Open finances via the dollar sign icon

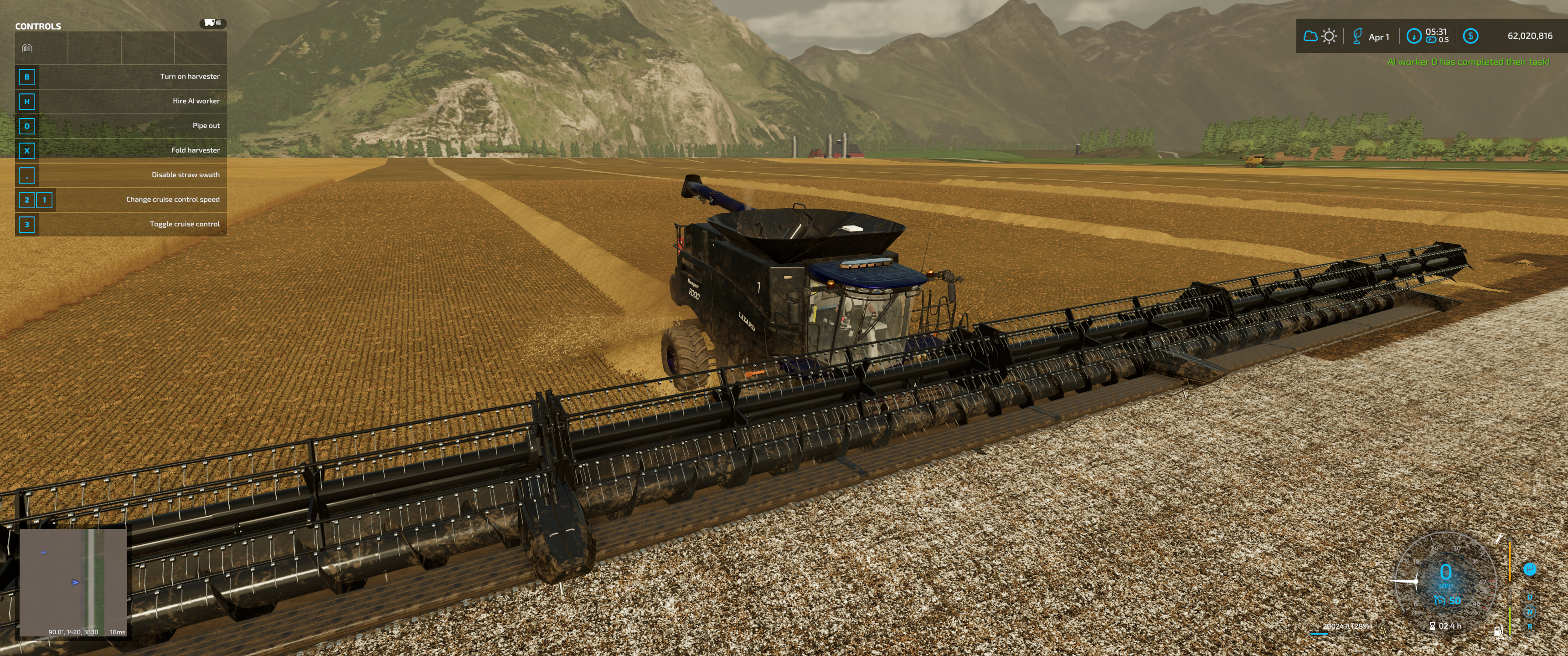[1470, 36]
